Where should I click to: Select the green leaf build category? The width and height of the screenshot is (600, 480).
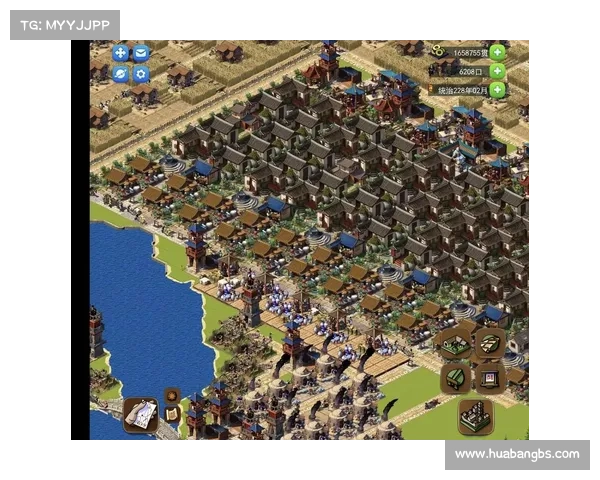(455, 379)
